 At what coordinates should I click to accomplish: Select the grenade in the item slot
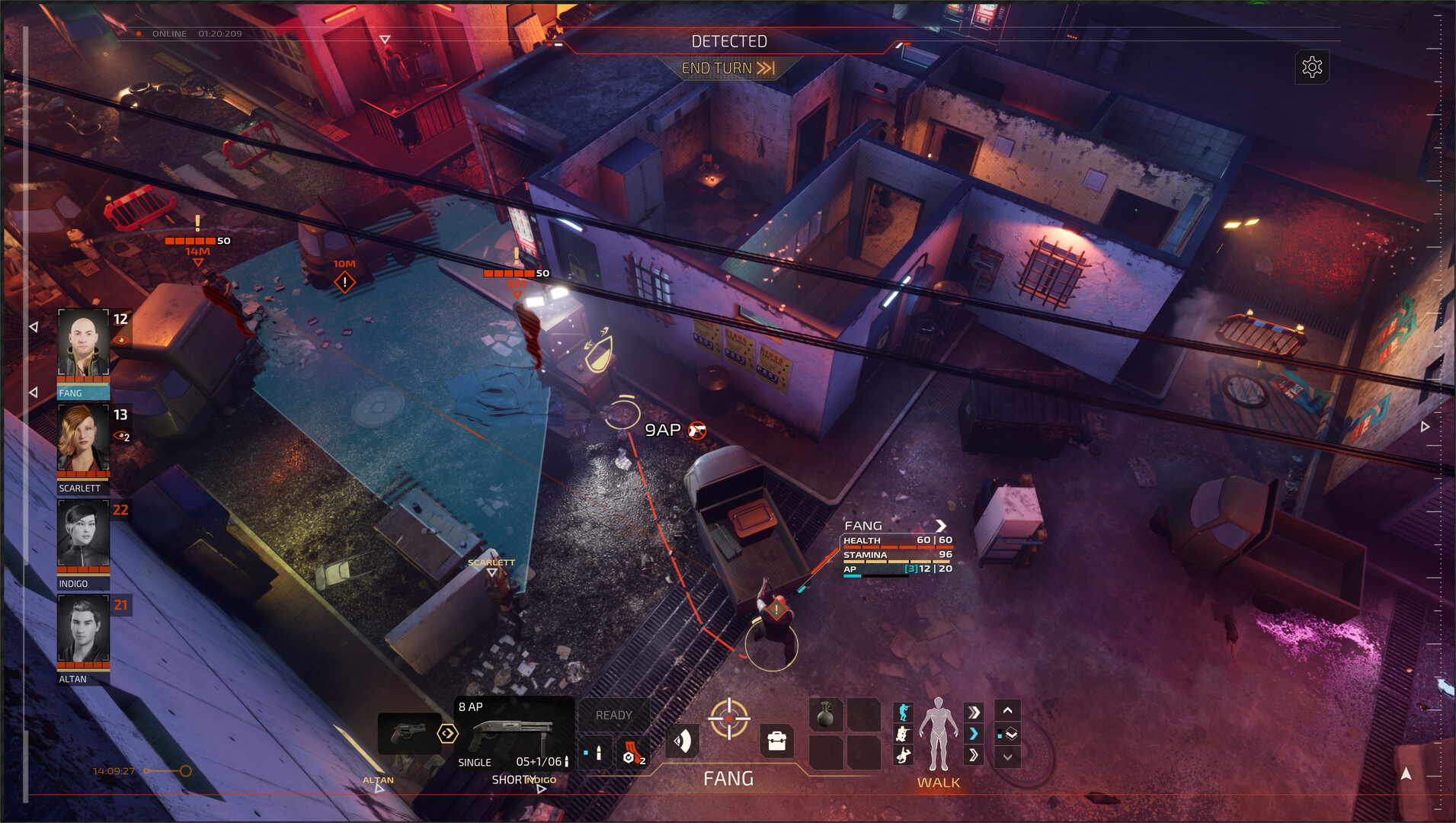click(827, 714)
